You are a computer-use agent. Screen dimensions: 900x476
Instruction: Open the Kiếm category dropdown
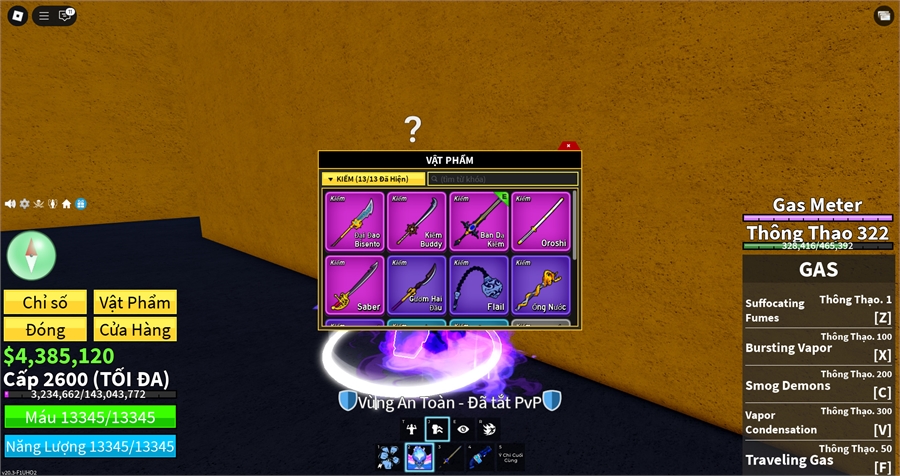point(373,179)
